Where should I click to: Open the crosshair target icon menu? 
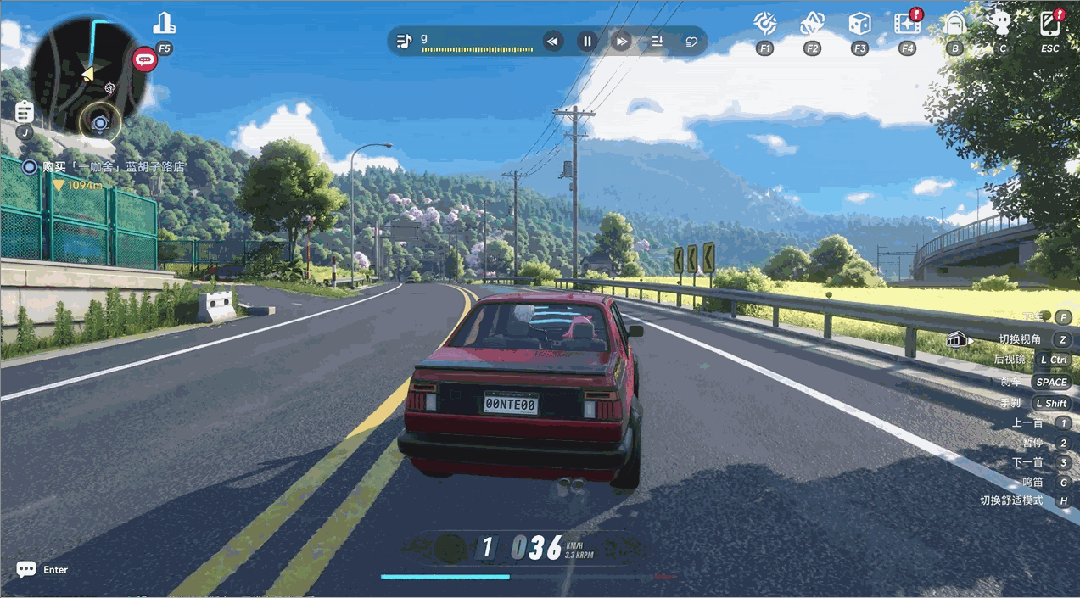765,23
